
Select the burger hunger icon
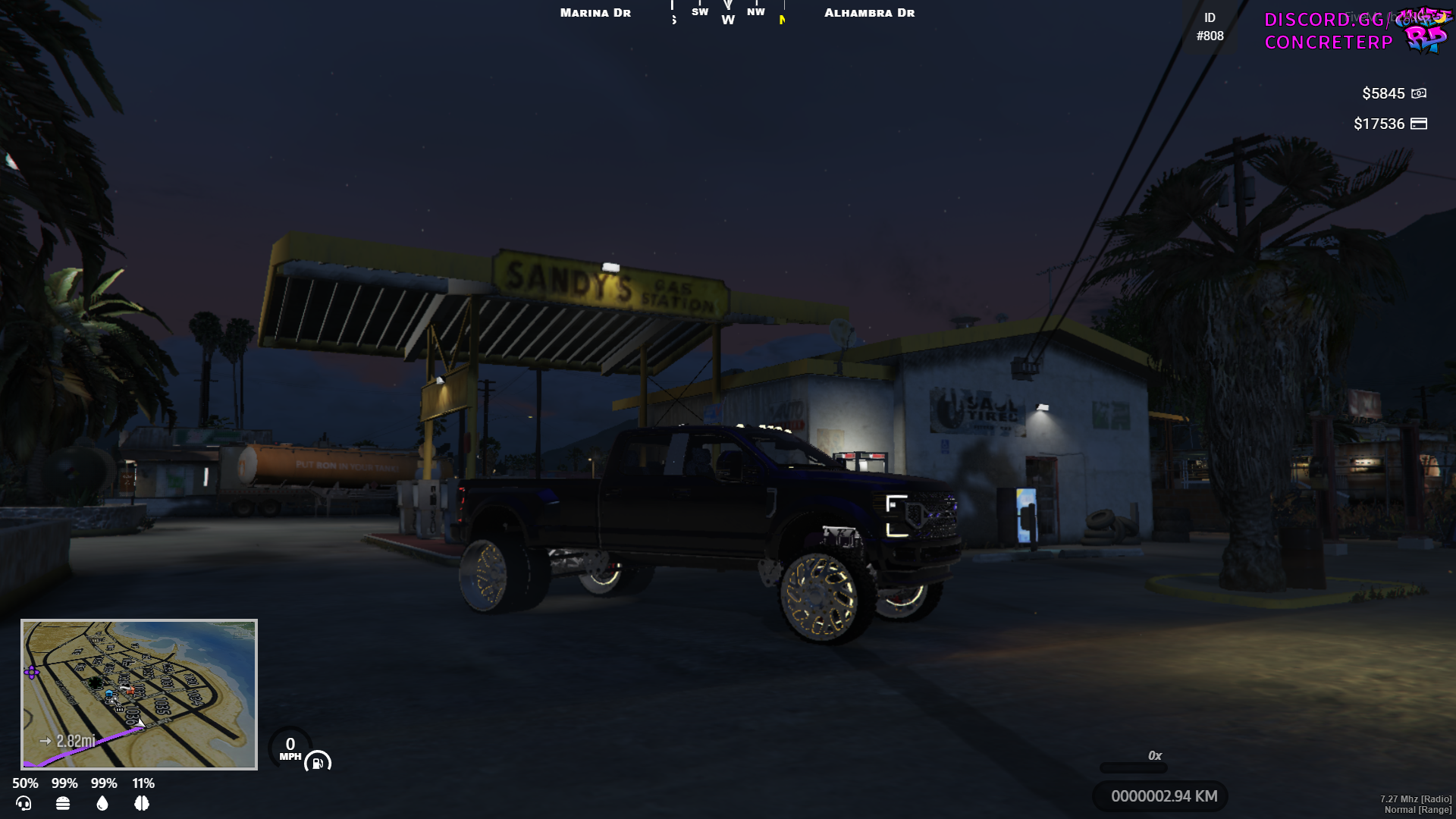coord(63,803)
